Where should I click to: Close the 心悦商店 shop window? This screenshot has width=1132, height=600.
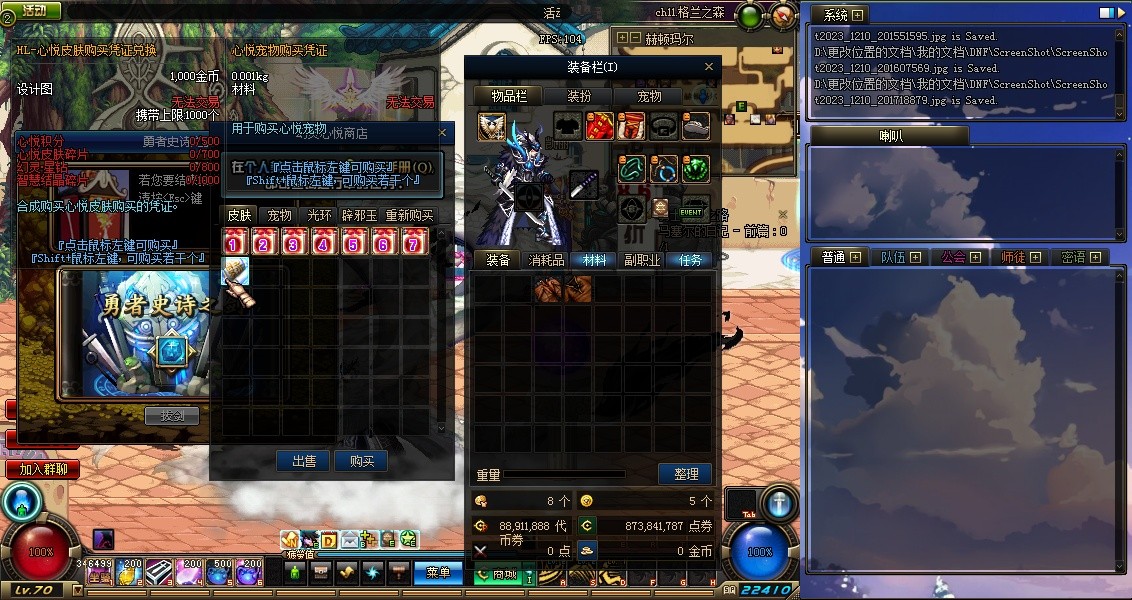(443, 132)
